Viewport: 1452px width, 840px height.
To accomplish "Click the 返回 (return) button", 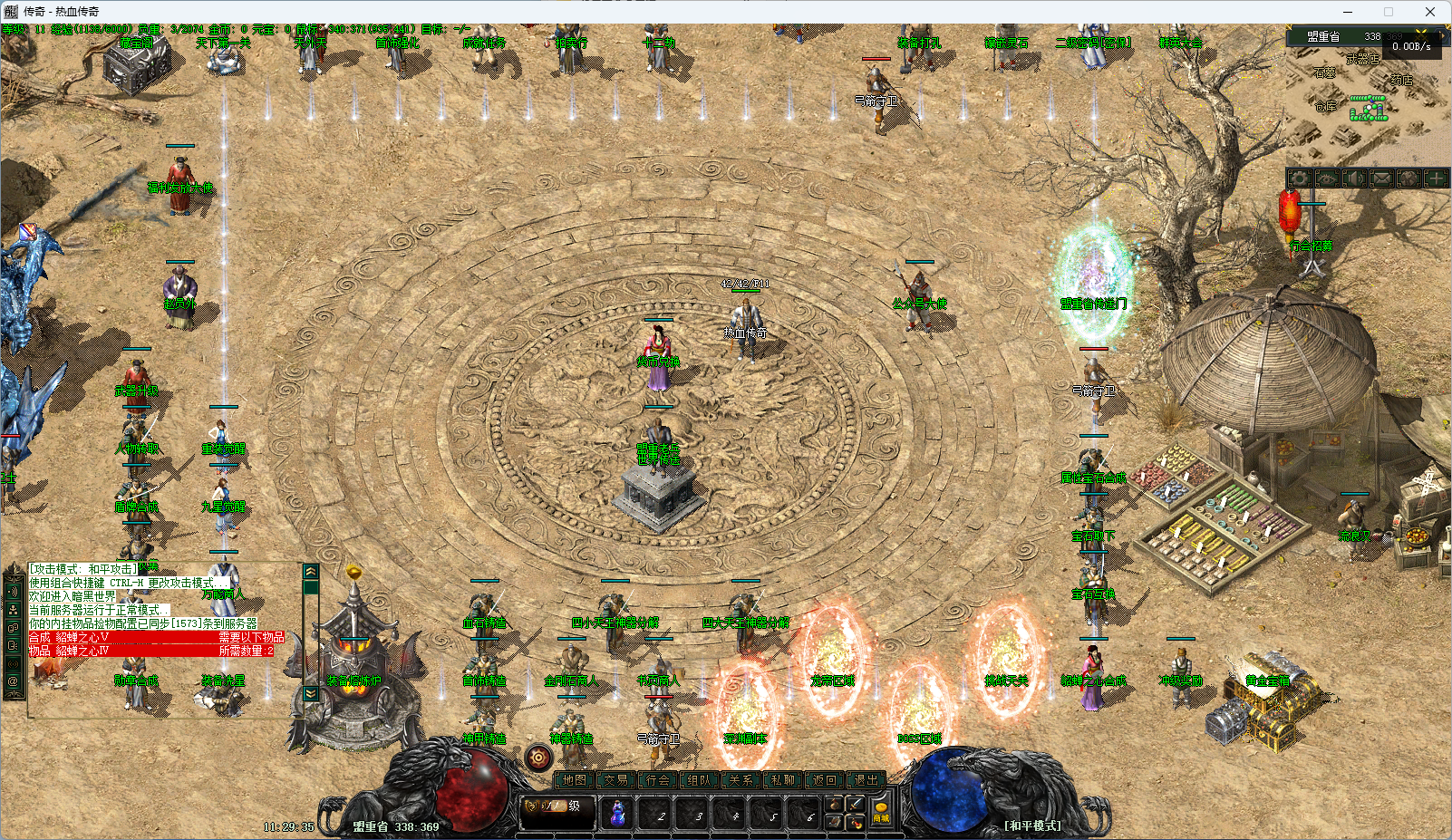I will click(825, 779).
